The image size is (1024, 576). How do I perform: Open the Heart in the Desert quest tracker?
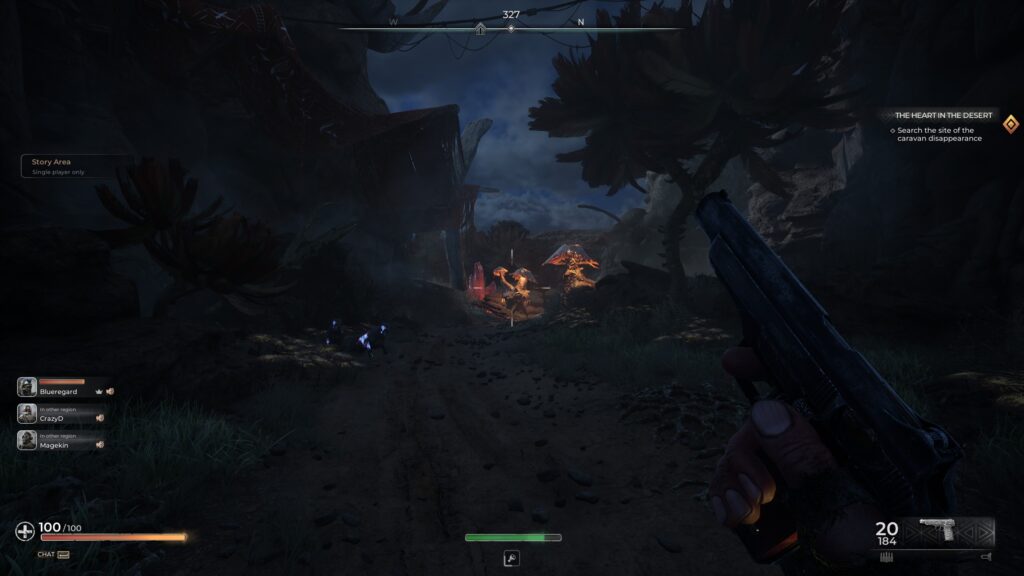pyautogui.click(x=943, y=116)
